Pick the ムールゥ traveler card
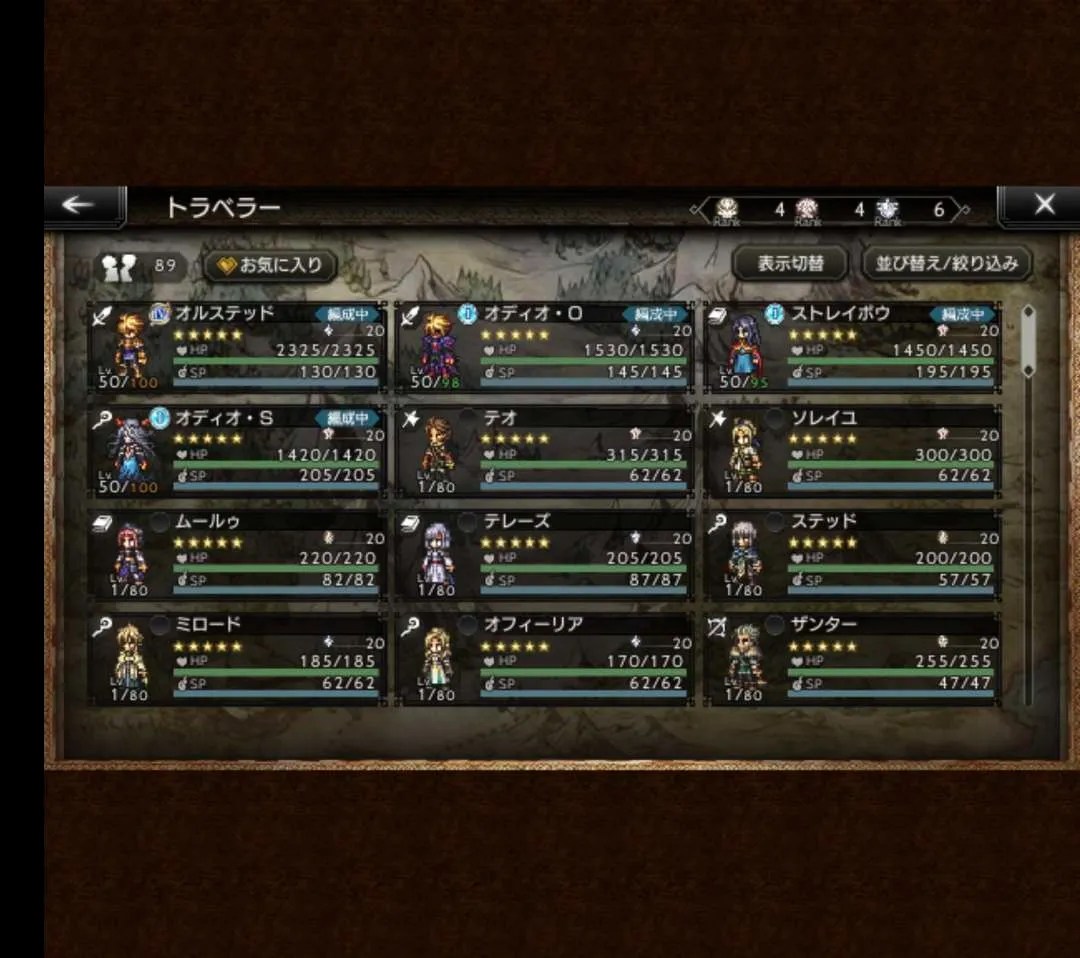 point(237,555)
